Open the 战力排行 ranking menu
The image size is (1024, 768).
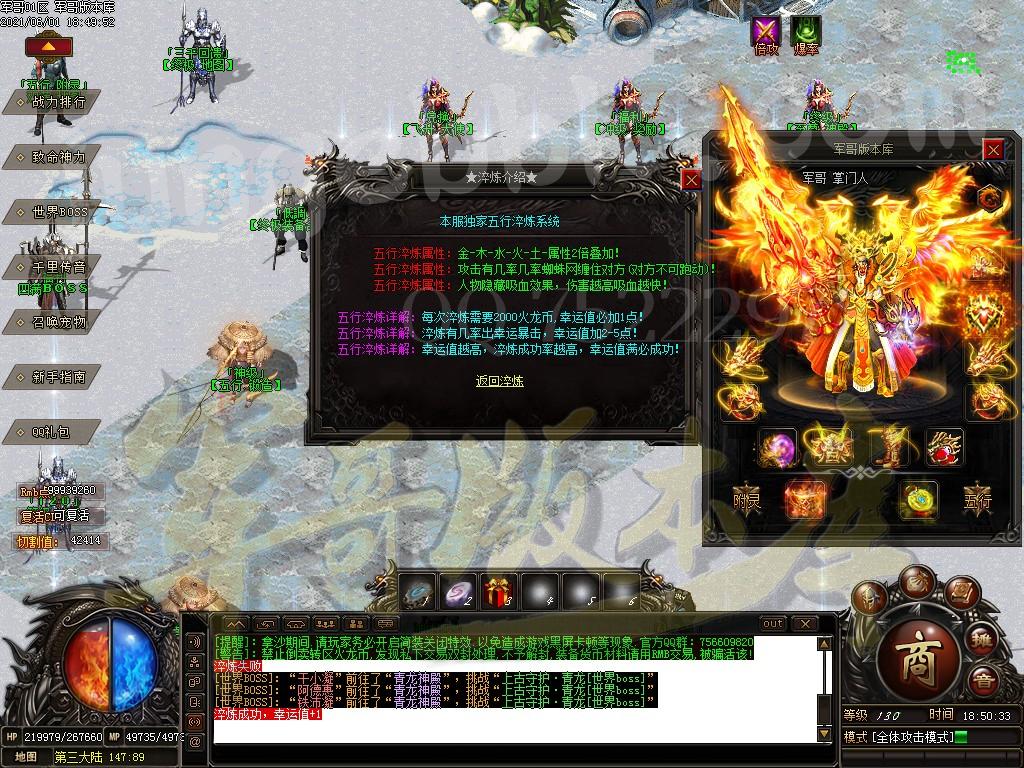click(59, 102)
